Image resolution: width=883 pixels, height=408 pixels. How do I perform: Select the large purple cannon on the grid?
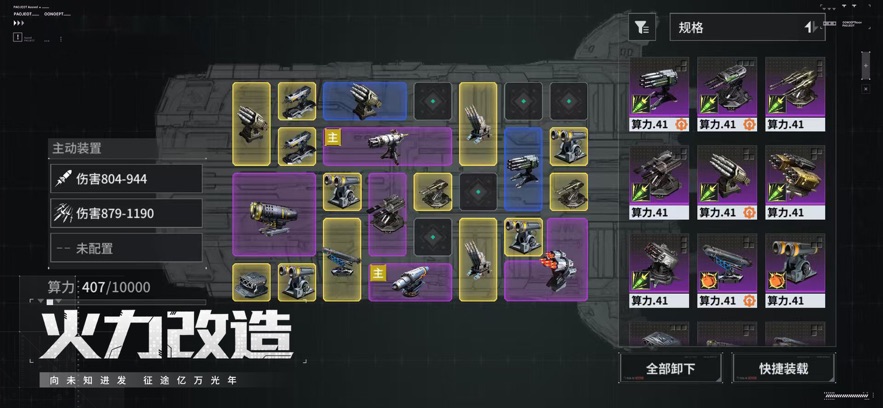click(273, 217)
